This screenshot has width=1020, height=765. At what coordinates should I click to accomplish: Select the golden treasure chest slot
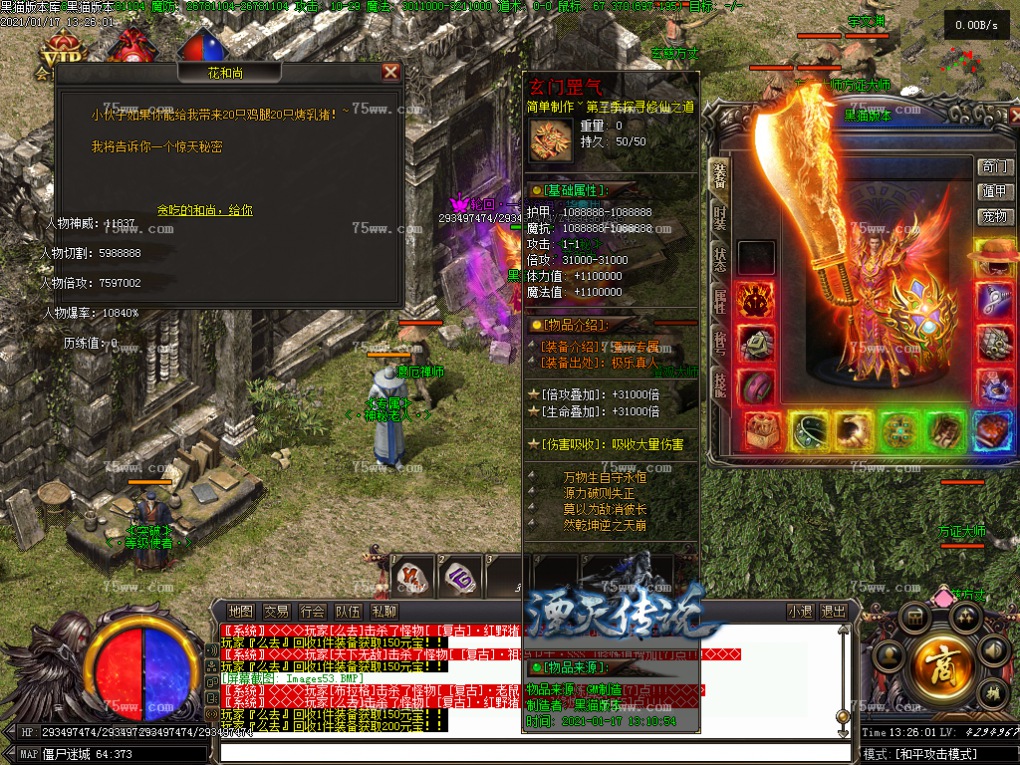pyautogui.click(x=762, y=429)
